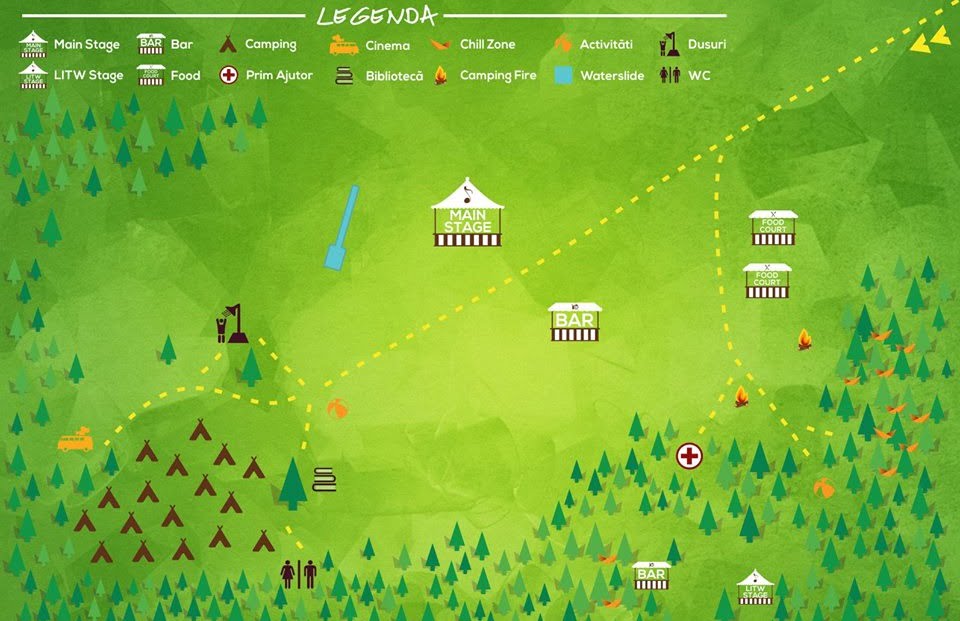Select the Camping legend entry
The width and height of the screenshot is (960, 621).
[x=258, y=45]
